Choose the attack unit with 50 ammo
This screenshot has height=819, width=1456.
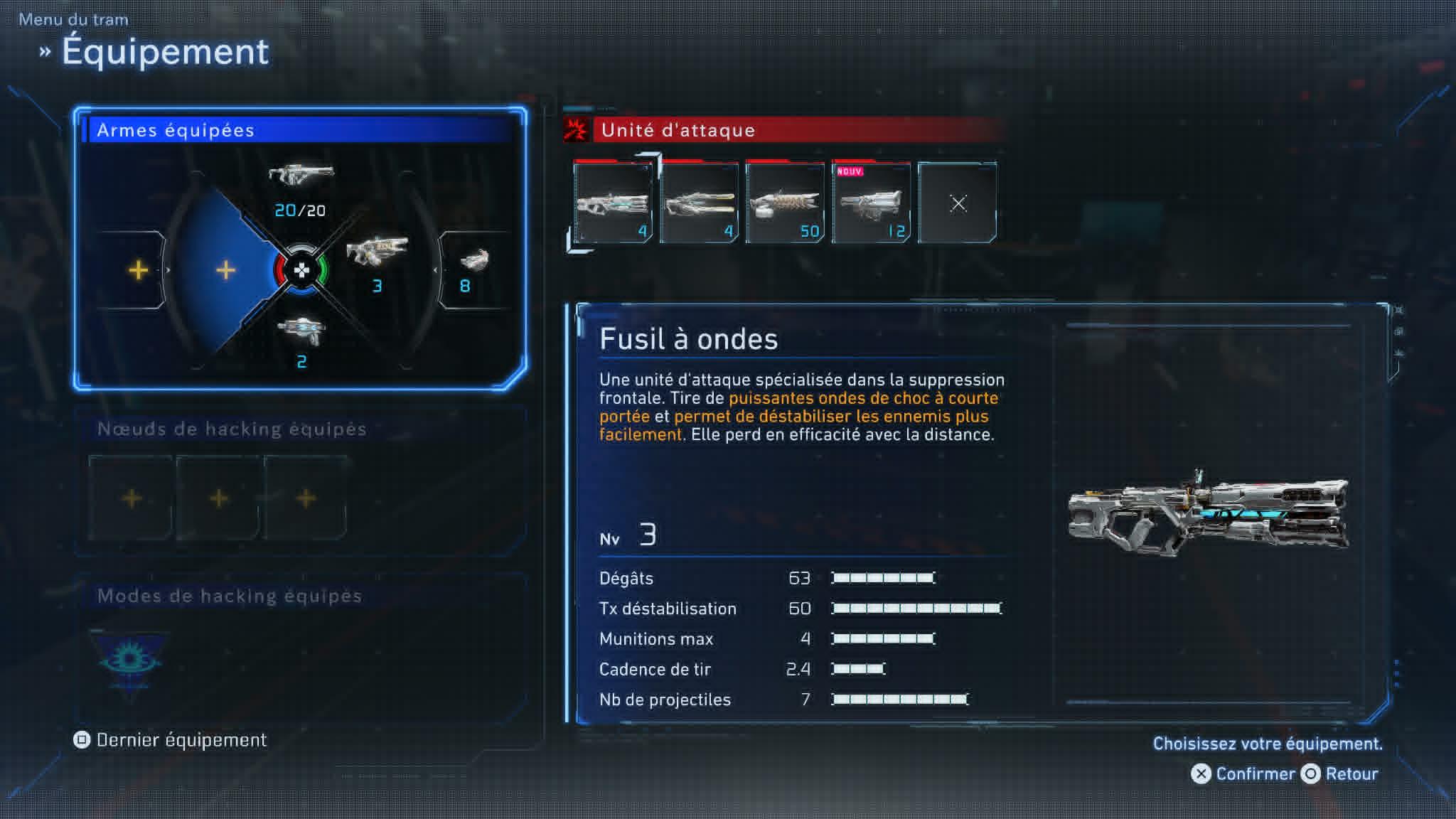click(x=785, y=203)
